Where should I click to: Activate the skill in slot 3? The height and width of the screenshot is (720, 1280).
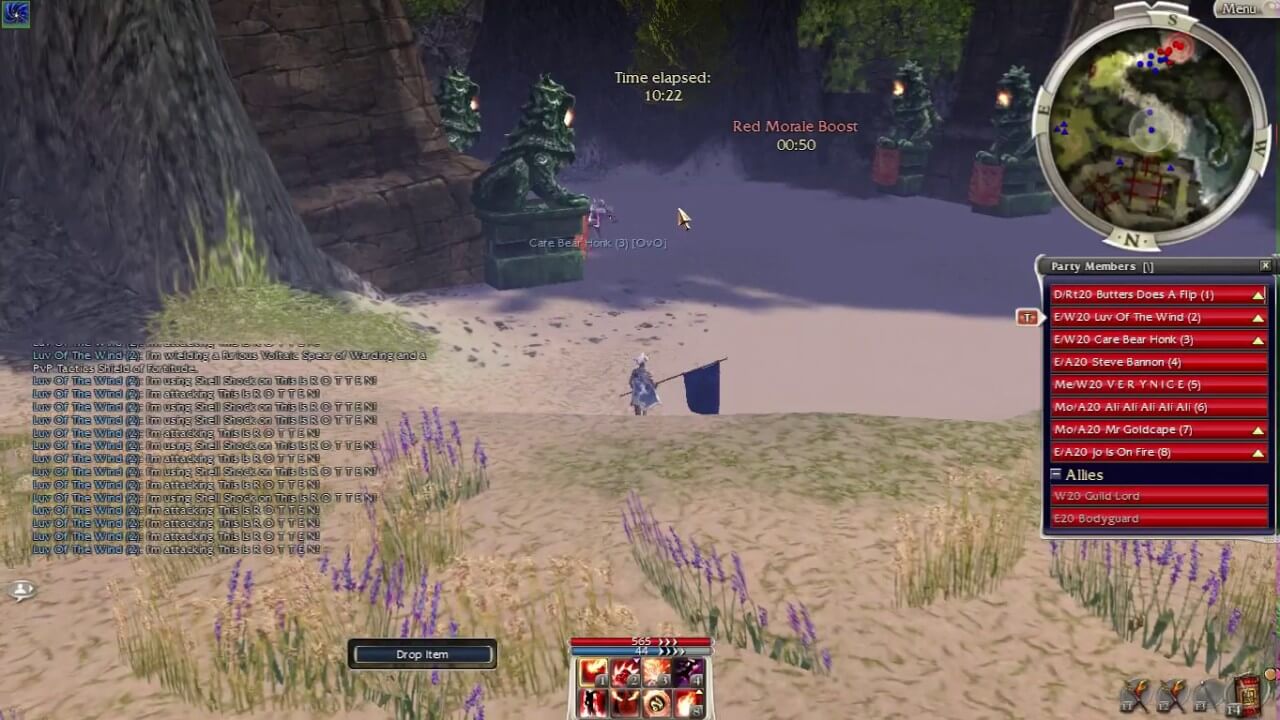click(x=655, y=671)
